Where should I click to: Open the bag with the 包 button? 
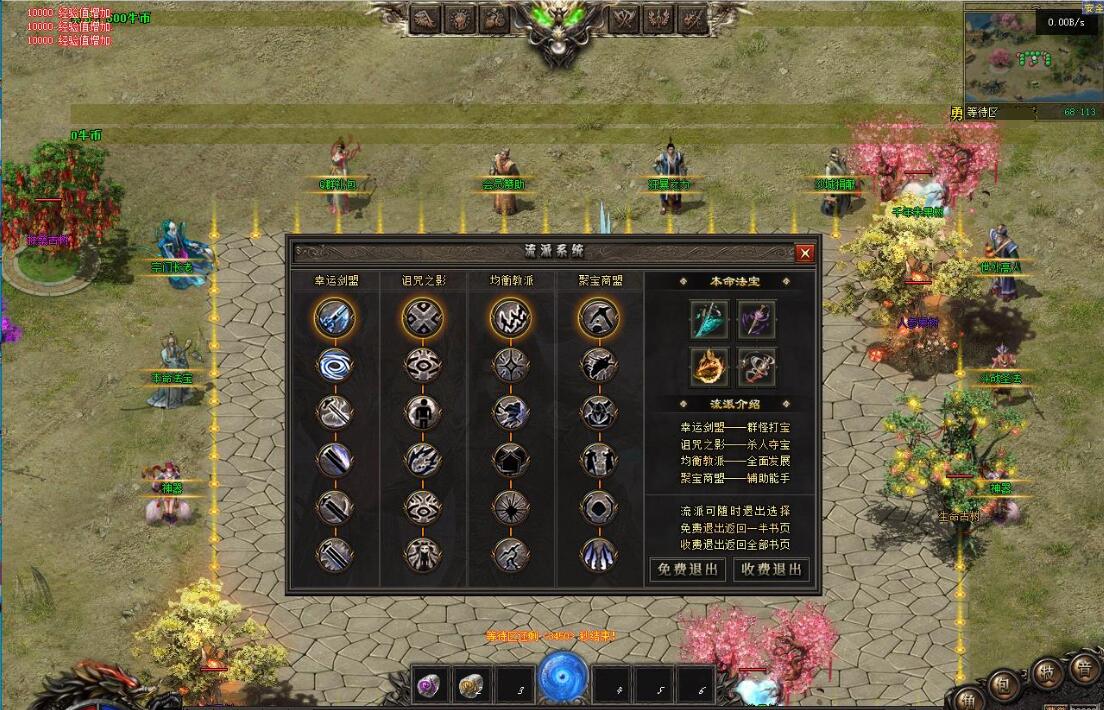1006,685
